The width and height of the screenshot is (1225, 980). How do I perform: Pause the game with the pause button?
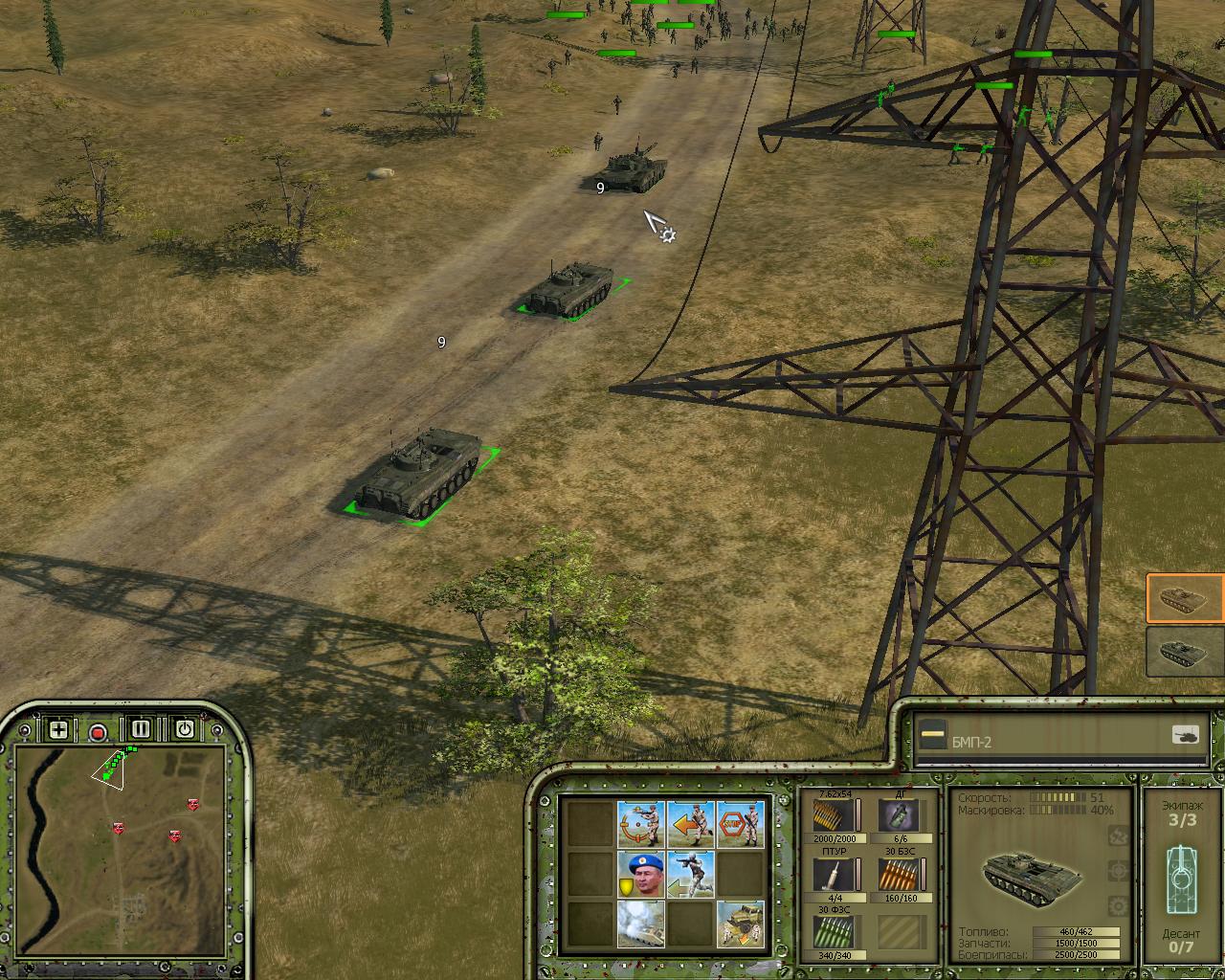(x=142, y=729)
